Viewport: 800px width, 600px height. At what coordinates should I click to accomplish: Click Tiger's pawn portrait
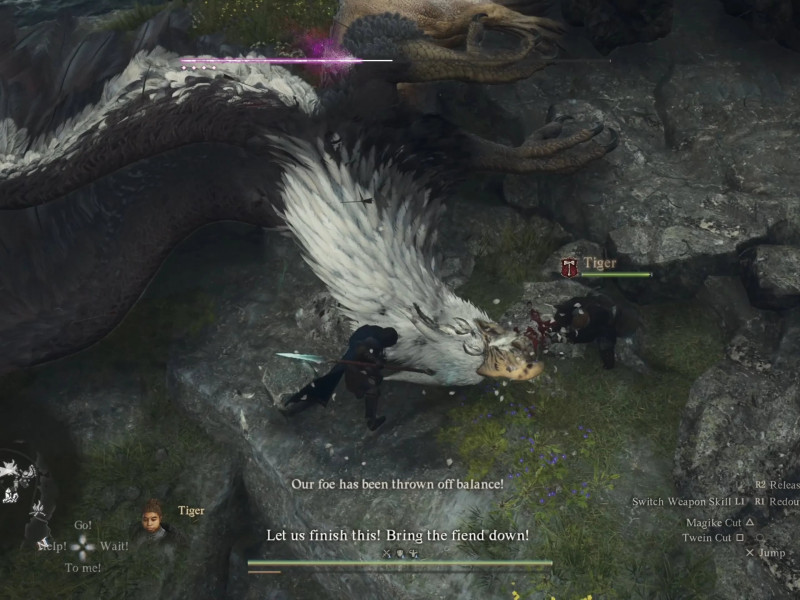152,516
